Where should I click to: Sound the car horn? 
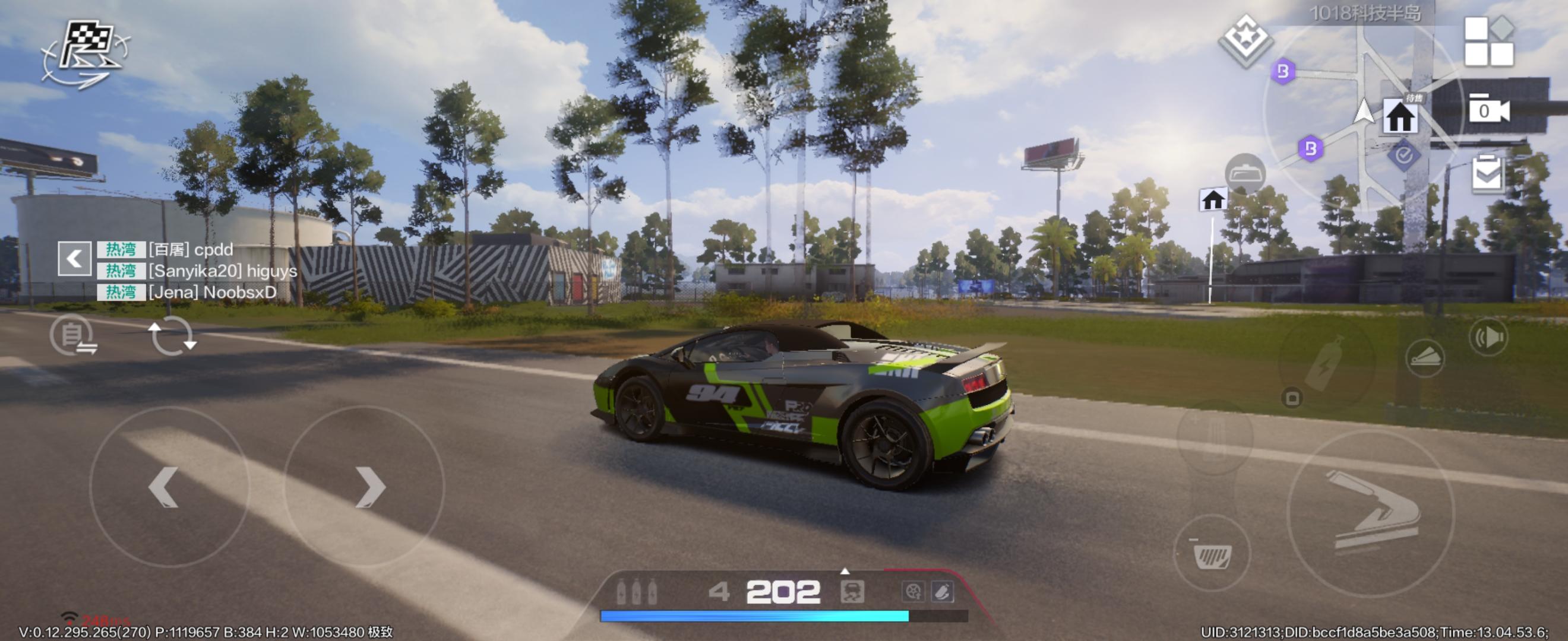[1488, 338]
